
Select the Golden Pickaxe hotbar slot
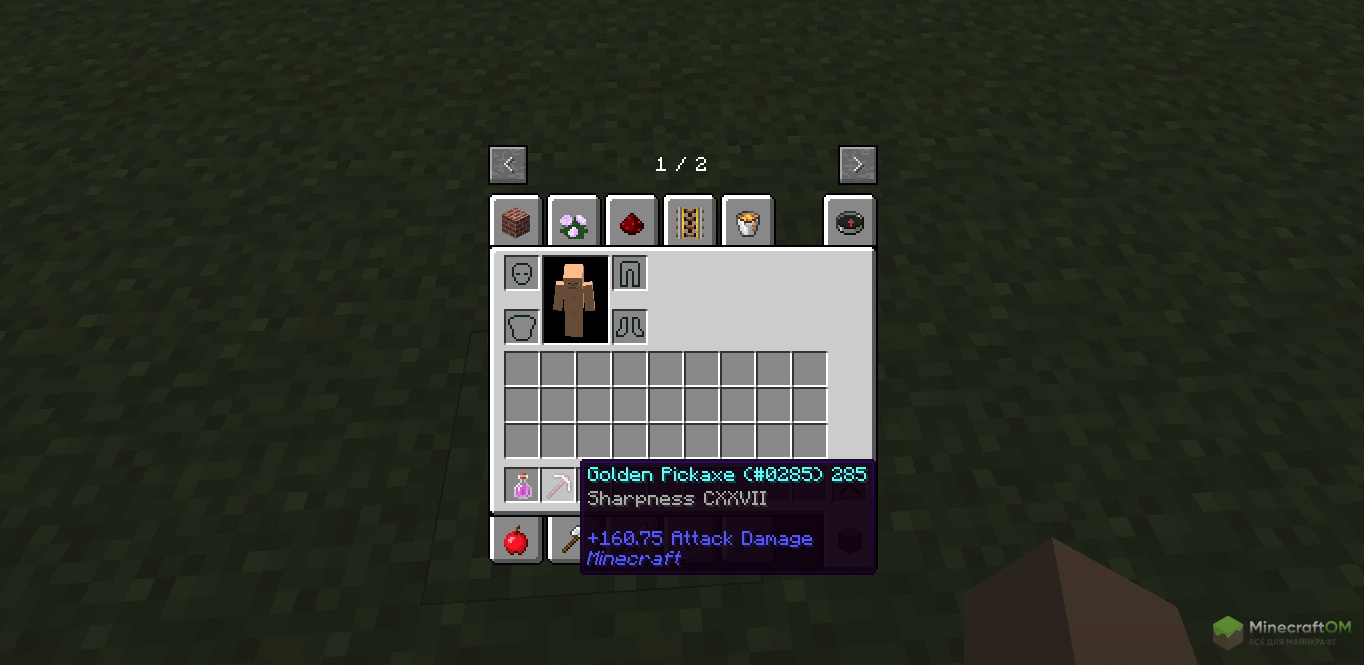coord(558,486)
